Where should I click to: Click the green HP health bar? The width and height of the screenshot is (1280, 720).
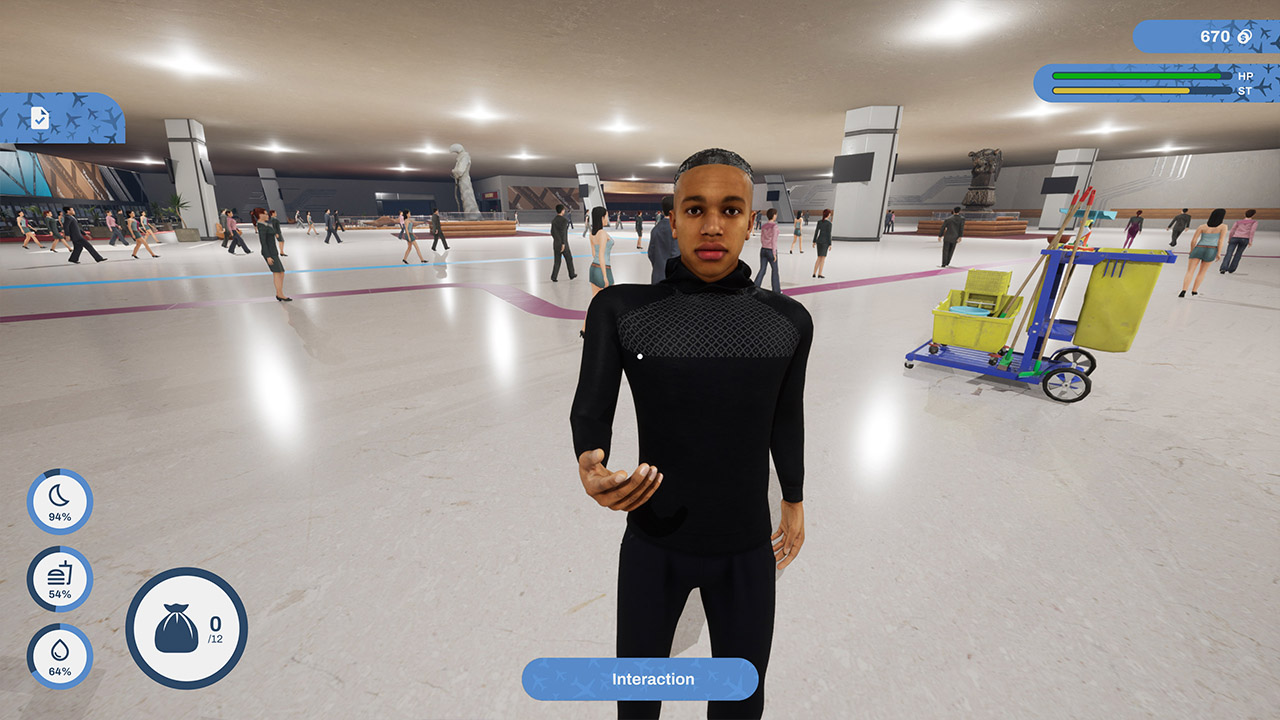pos(1135,74)
